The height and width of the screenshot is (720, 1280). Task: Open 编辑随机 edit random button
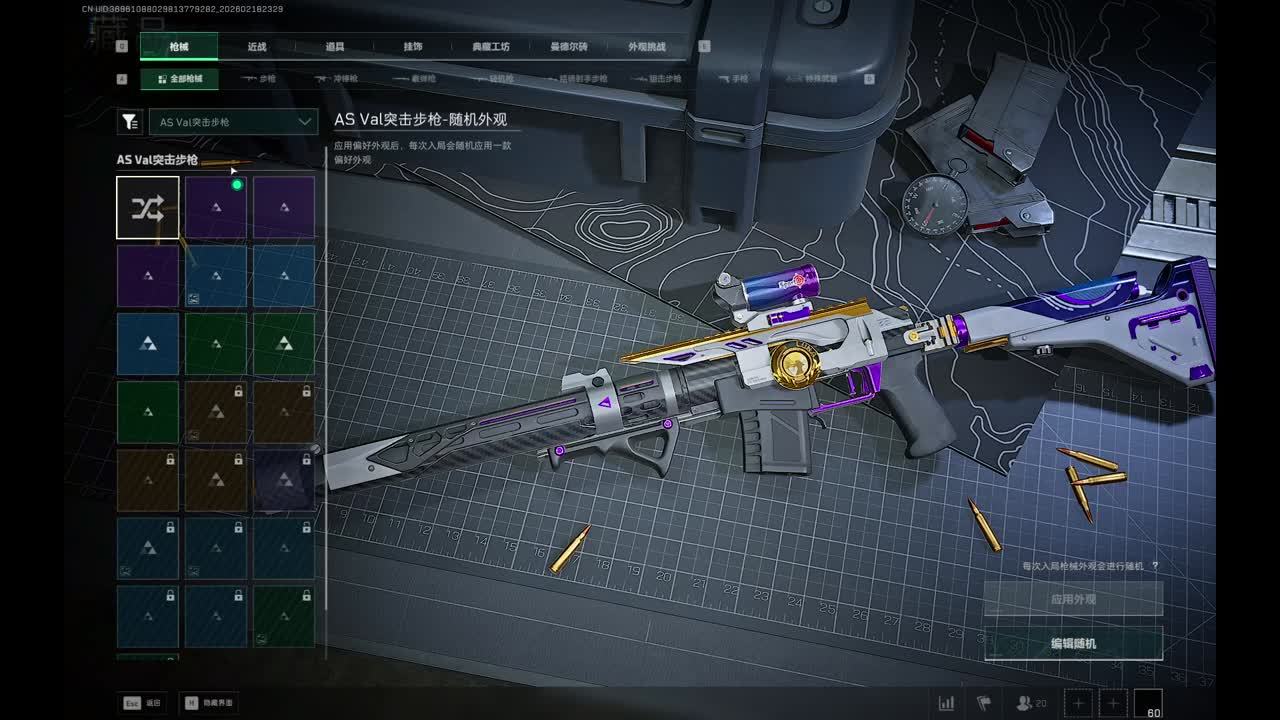click(x=1073, y=643)
